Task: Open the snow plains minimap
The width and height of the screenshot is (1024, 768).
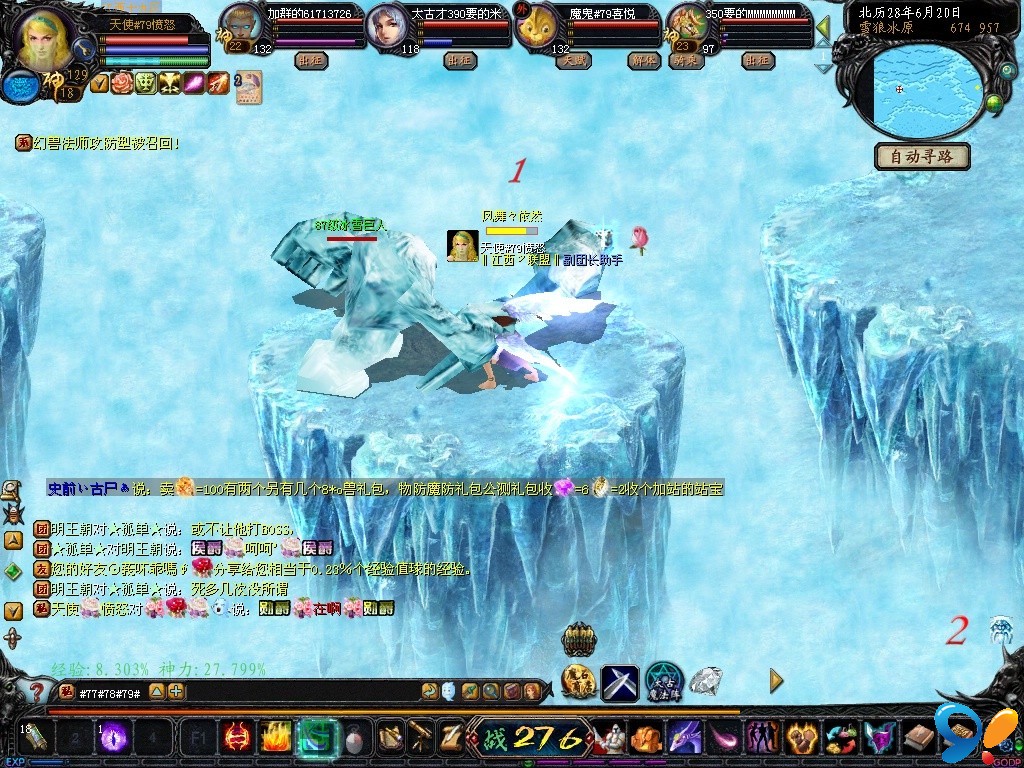Action: click(x=928, y=90)
